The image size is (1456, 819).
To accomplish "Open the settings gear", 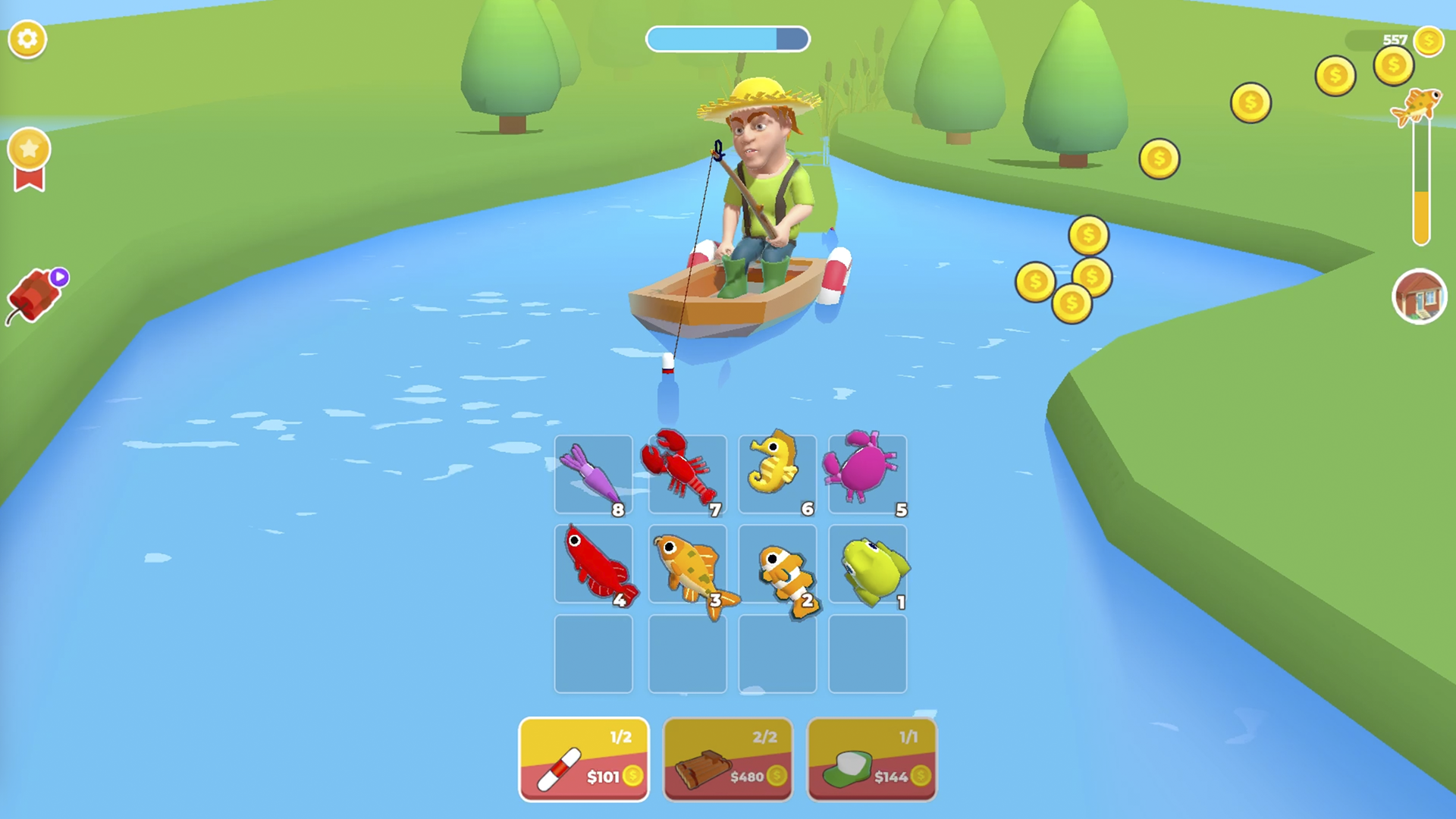I will click(x=28, y=39).
